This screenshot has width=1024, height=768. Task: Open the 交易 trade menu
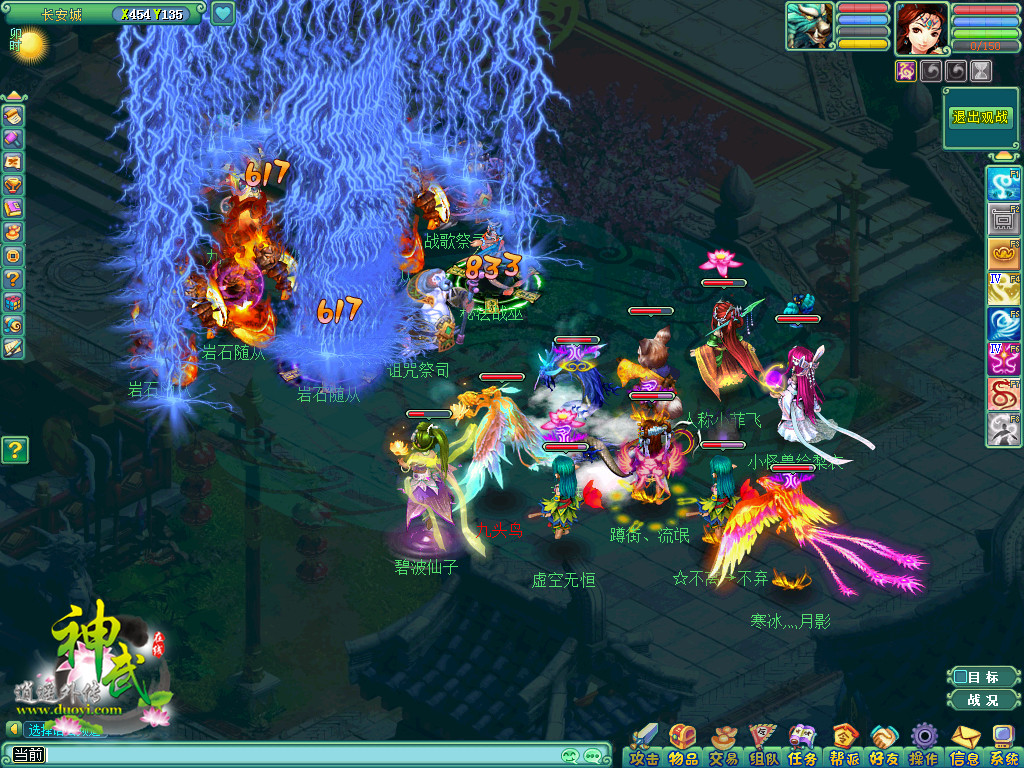[x=723, y=745]
